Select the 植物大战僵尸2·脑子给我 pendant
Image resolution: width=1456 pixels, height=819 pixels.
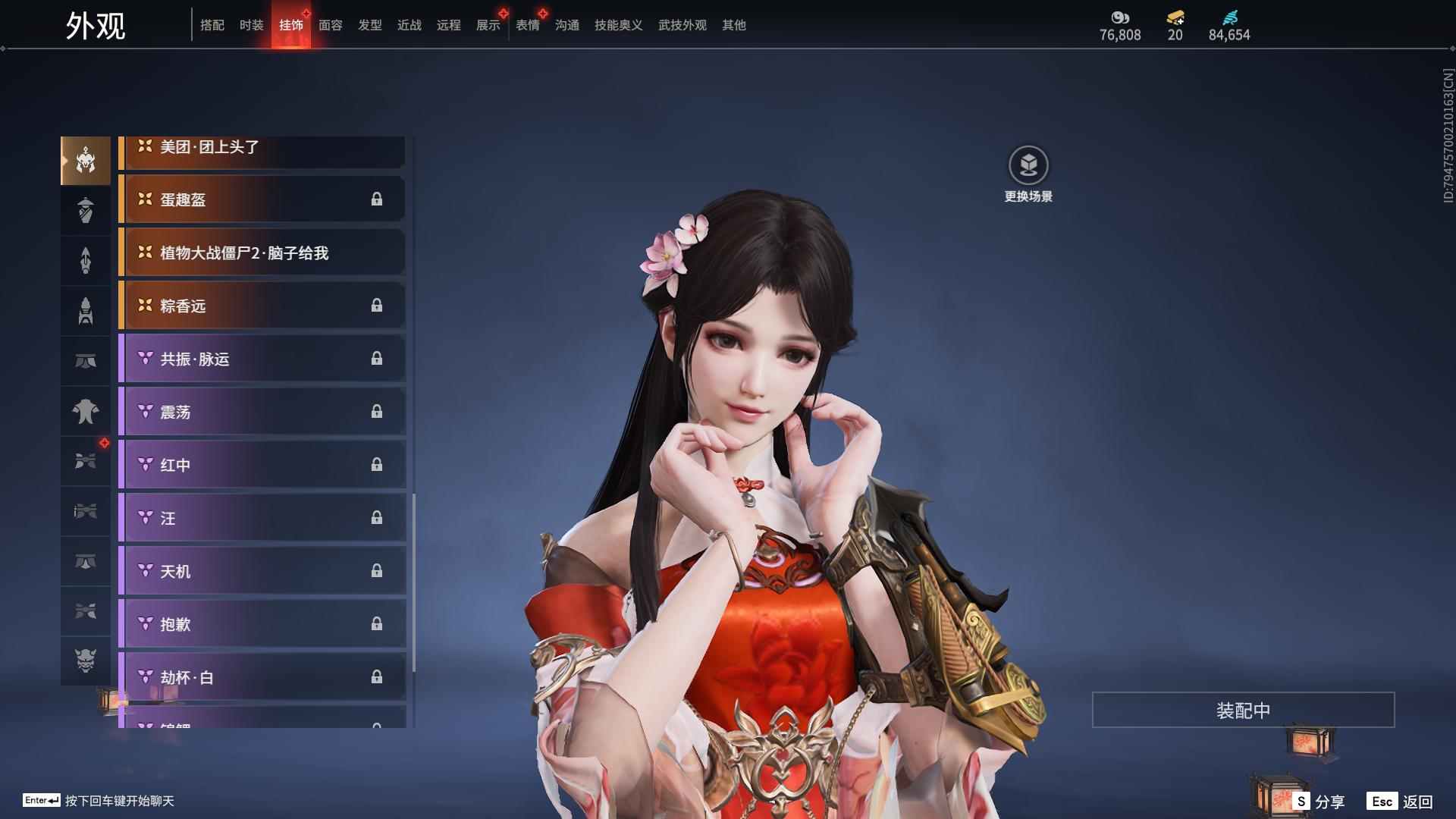(262, 253)
